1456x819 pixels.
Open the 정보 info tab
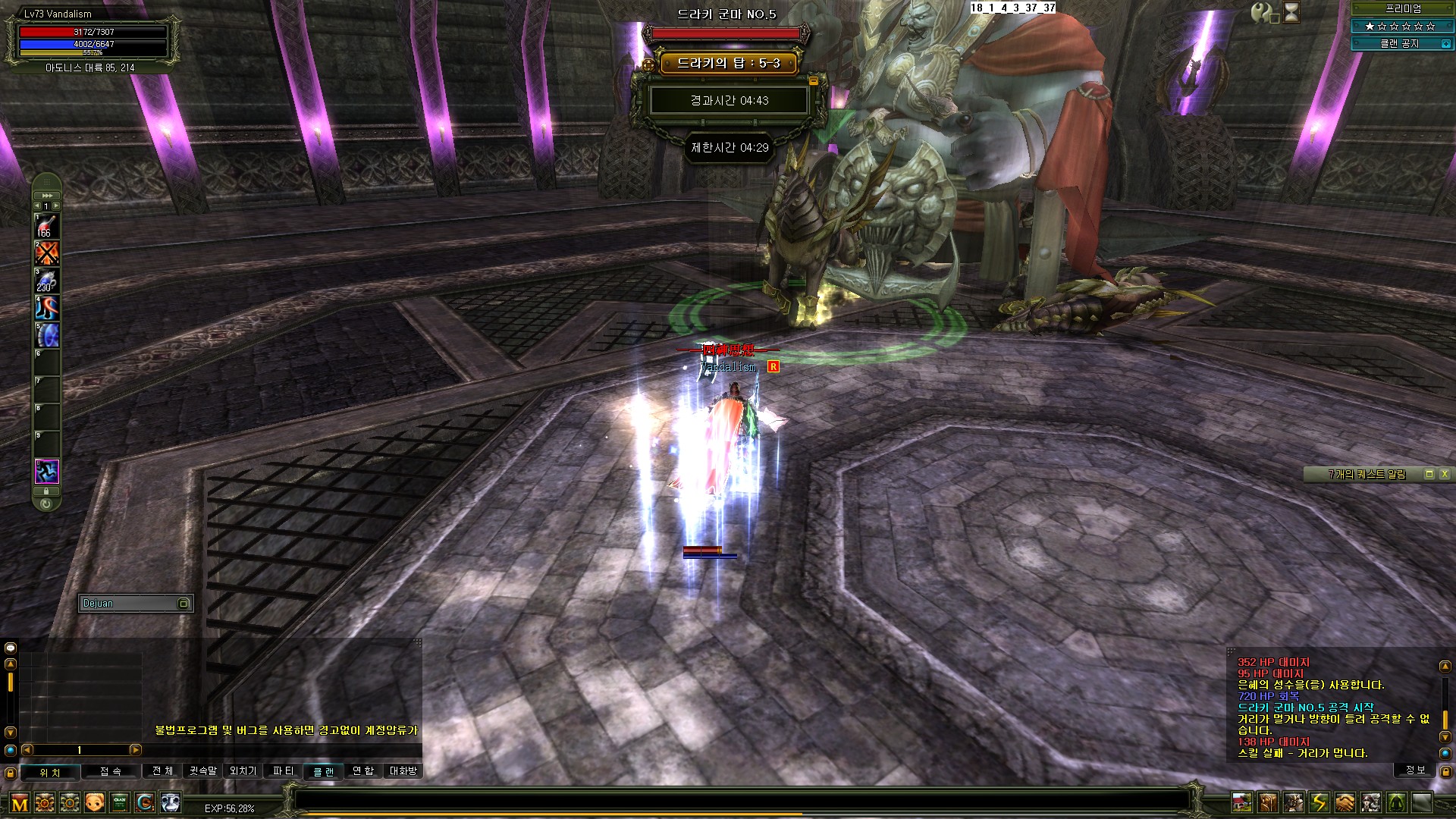1415,770
